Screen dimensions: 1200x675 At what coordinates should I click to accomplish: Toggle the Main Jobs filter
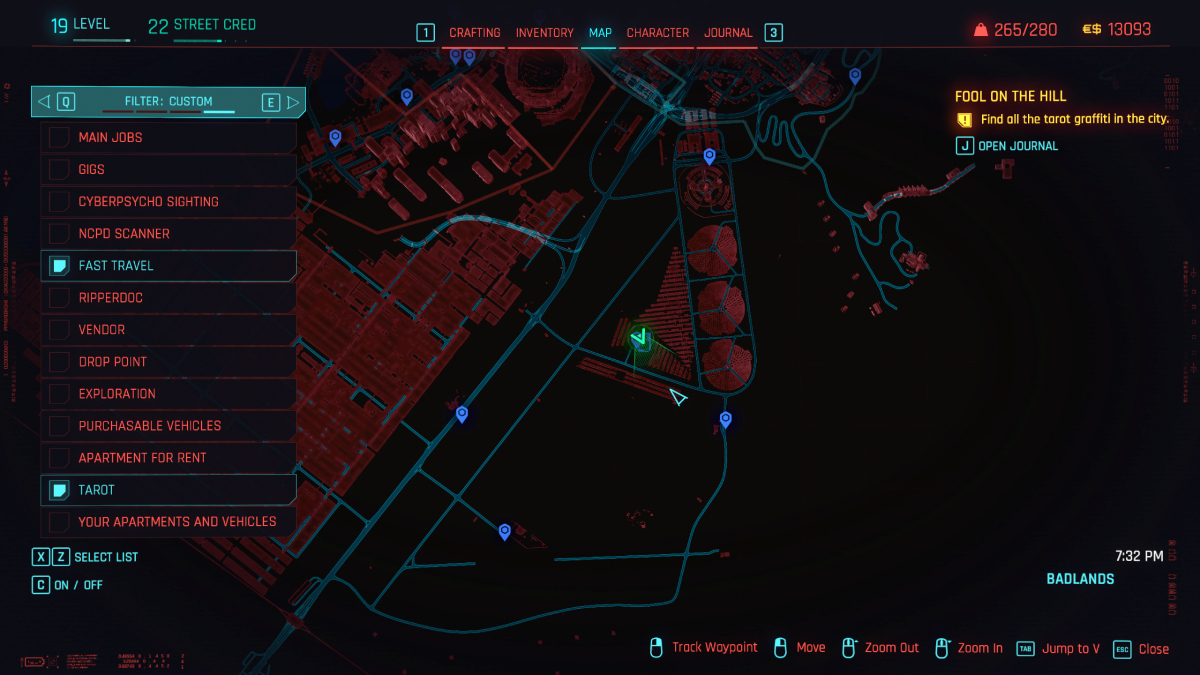[x=168, y=137]
